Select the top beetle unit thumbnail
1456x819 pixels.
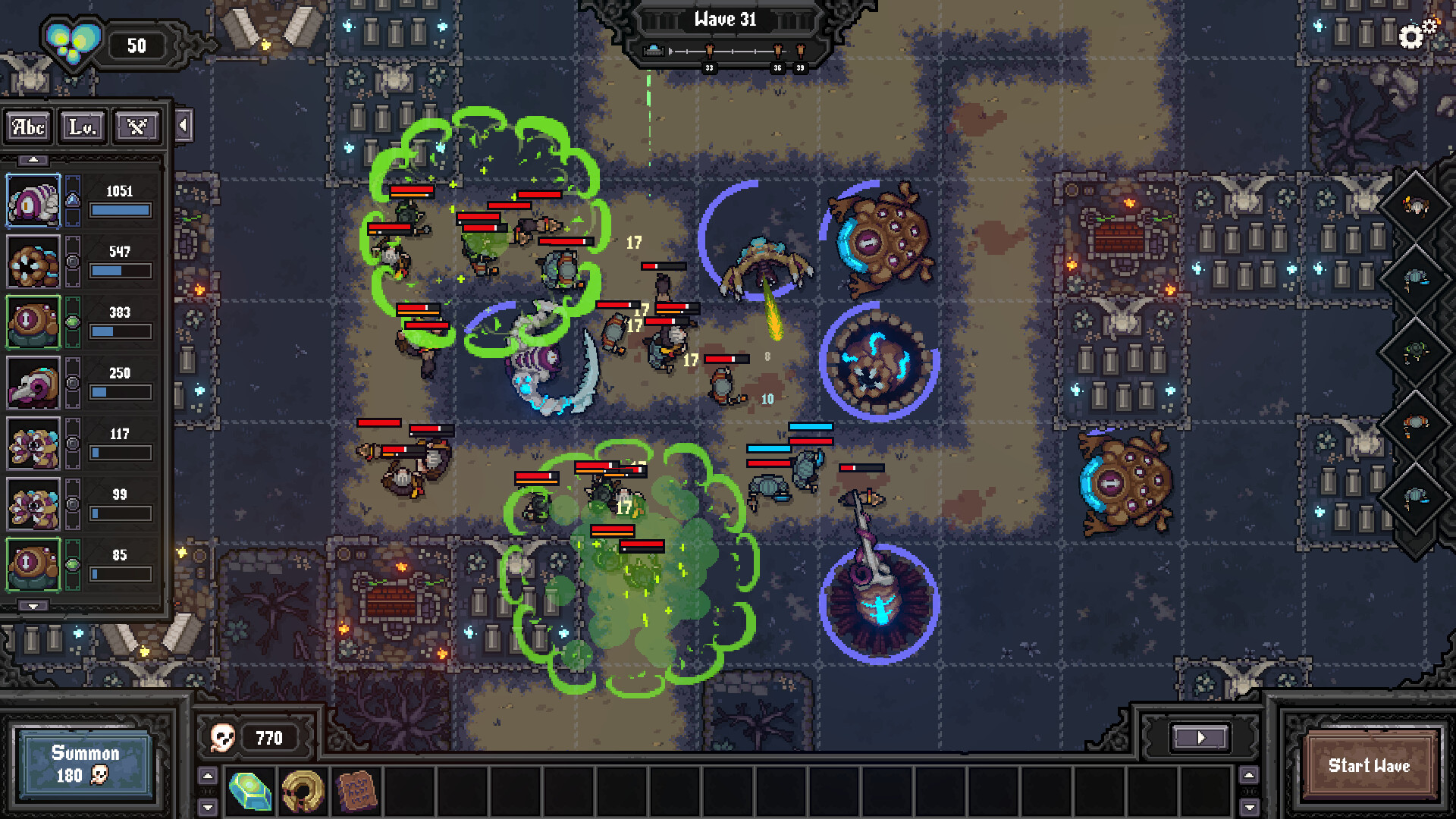point(33,200)
